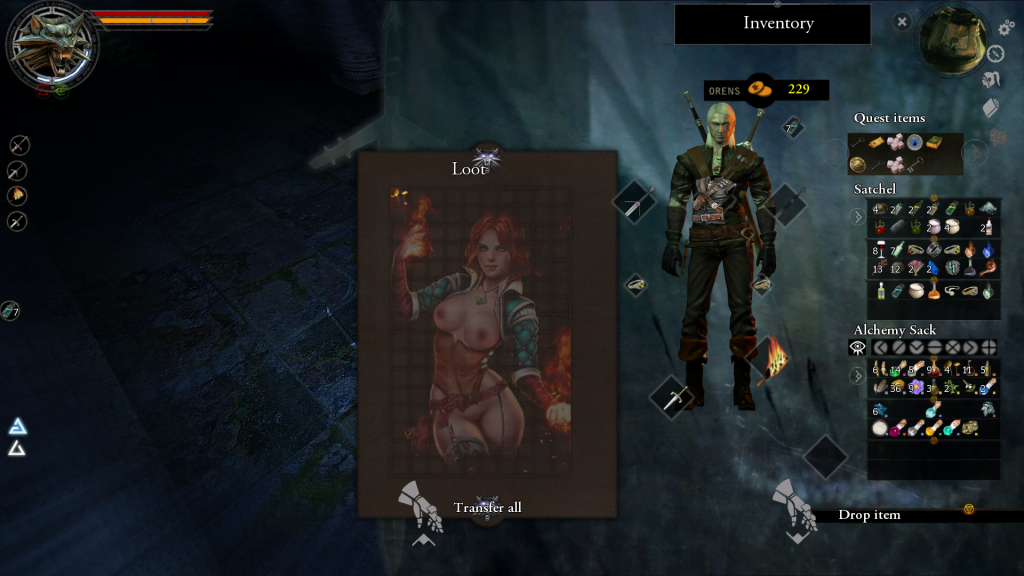Select the dagger slot near Geralt's feet
The height and width of the screenshot is (576, 1024).
pos(671,397)
